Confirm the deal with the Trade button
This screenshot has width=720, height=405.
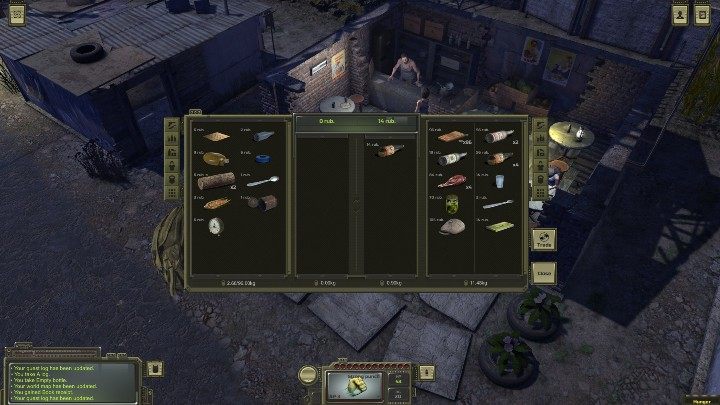click(x=544, y=241)
